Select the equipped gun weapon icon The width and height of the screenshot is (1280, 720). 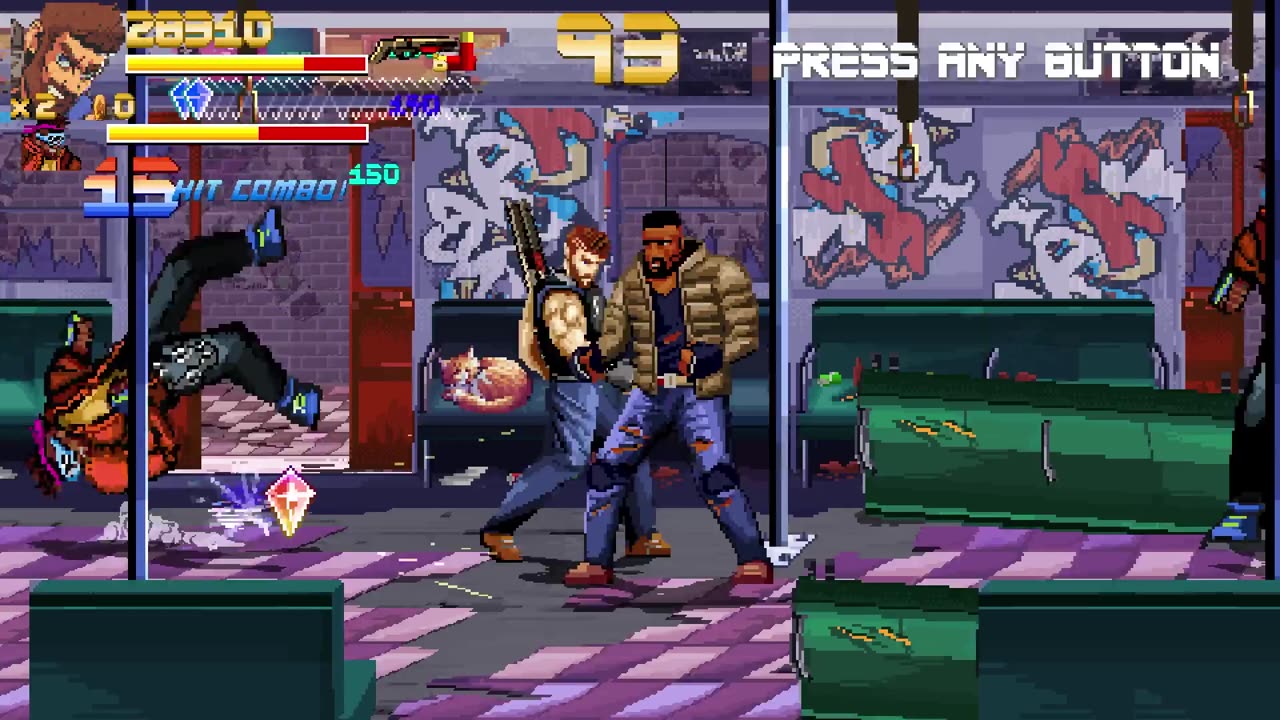click(x=418, y=52)
